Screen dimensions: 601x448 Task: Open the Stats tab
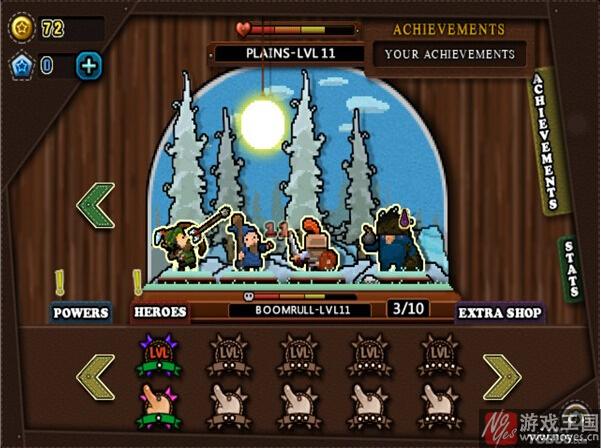(571, 268)
